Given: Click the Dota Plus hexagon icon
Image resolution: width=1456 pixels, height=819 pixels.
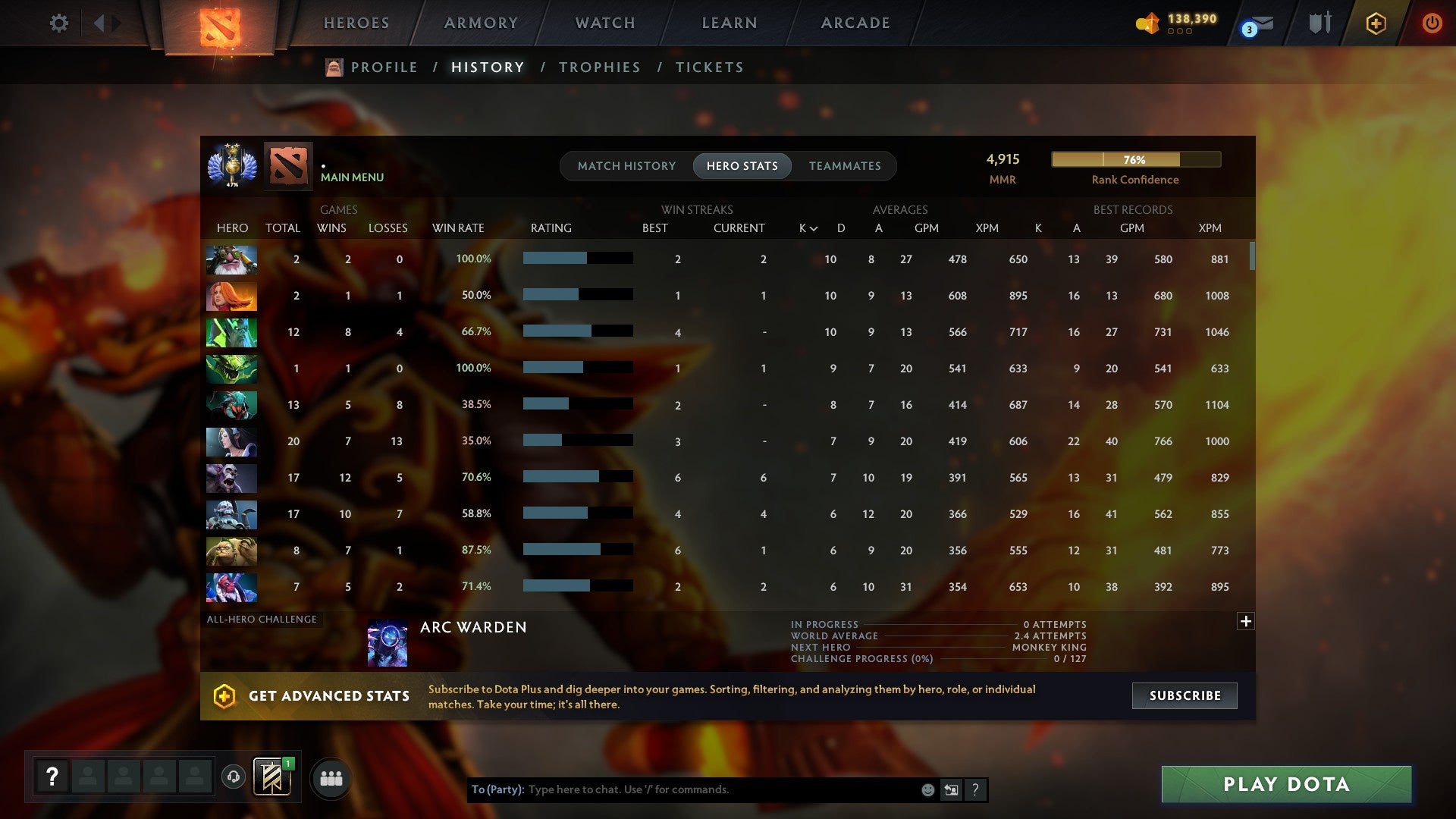Looking at the screenshot, I should [x=1375, y=23].
